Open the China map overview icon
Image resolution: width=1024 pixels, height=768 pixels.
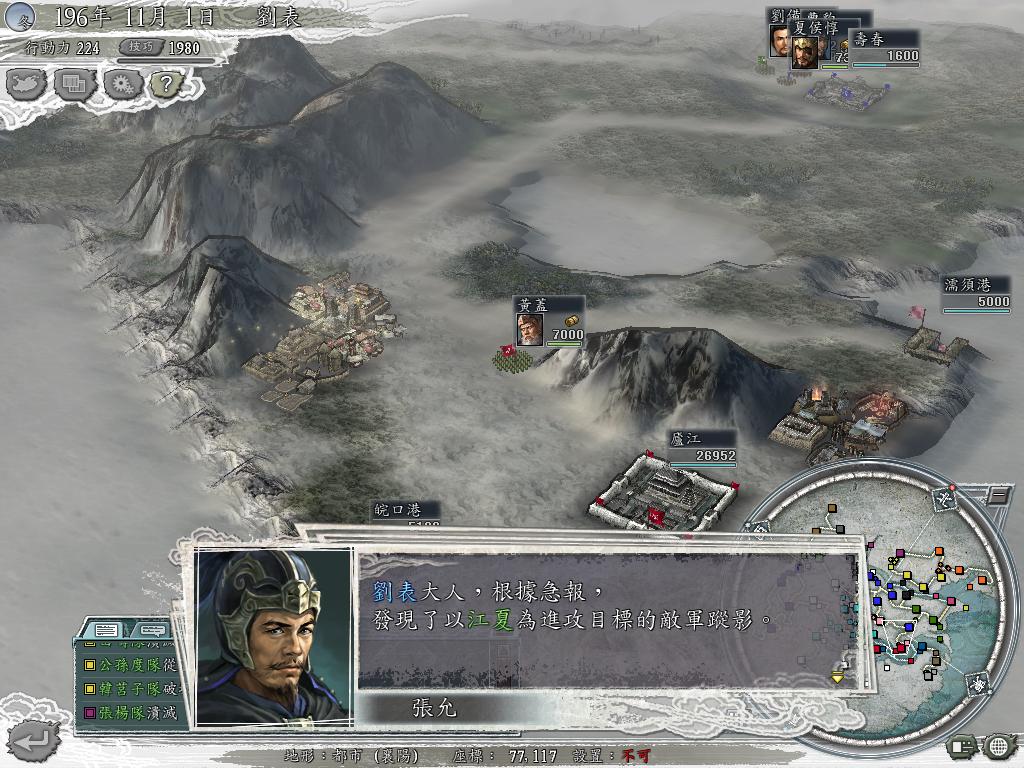[x=27, y=84]
